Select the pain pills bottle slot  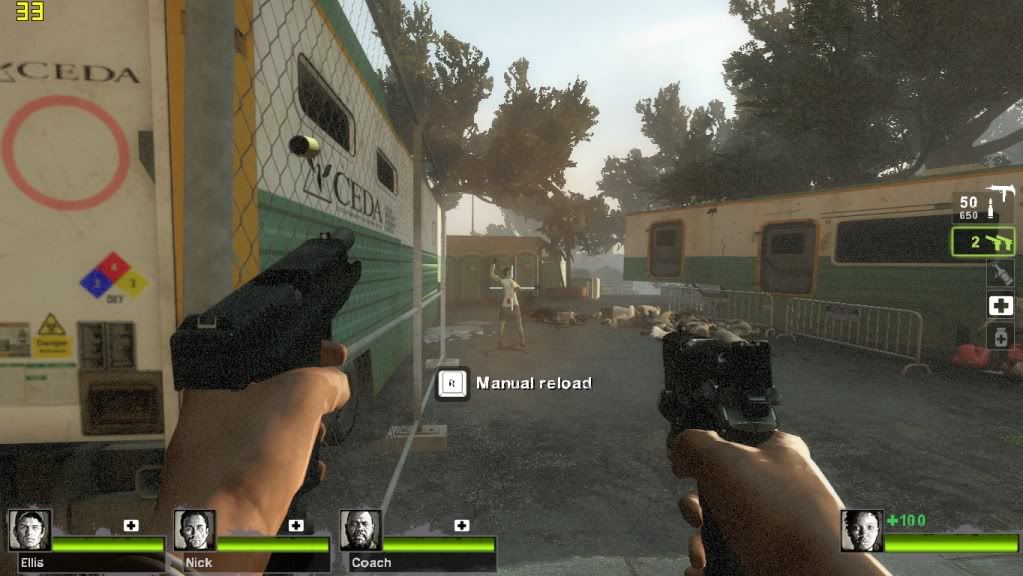[1000, 337]
